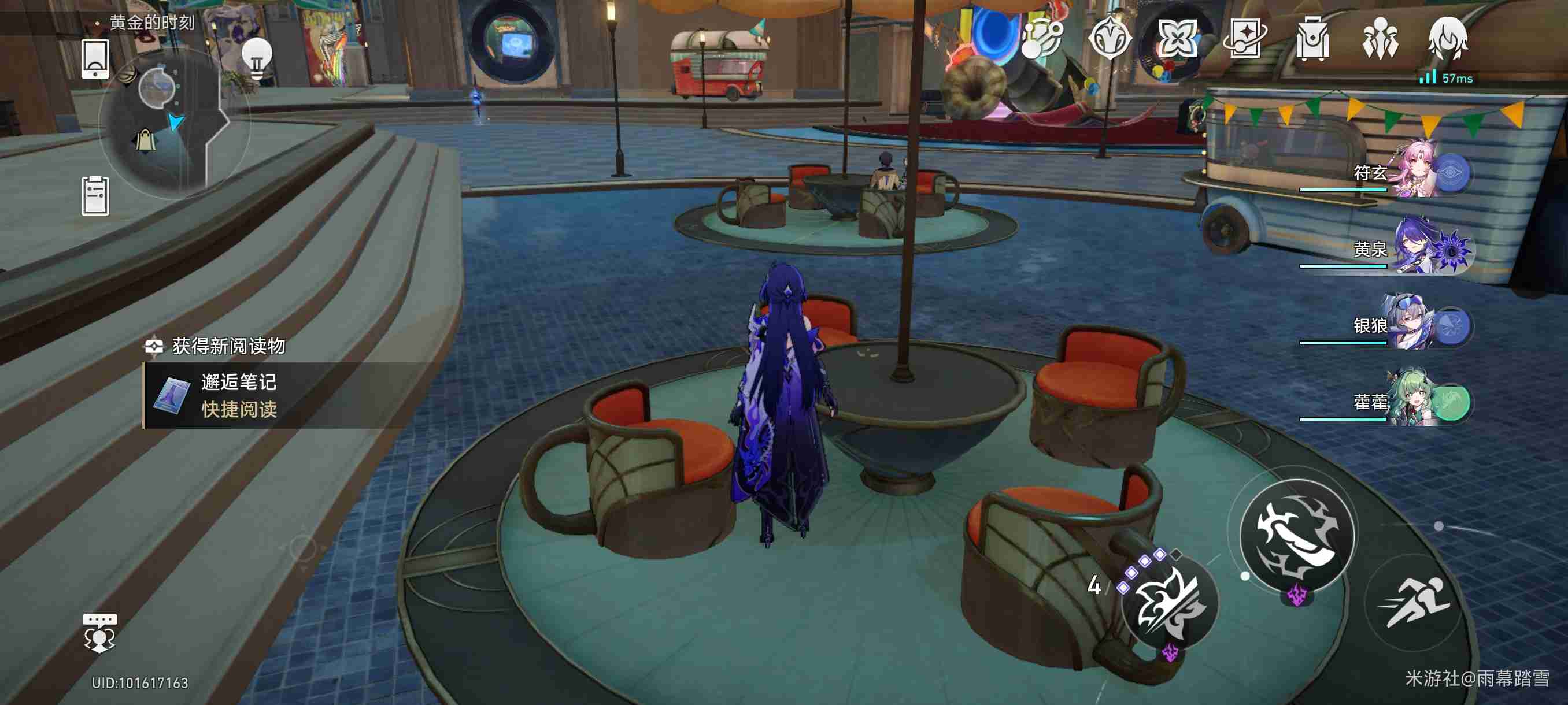Open the team lineup icon

(x=1380, y=39)
